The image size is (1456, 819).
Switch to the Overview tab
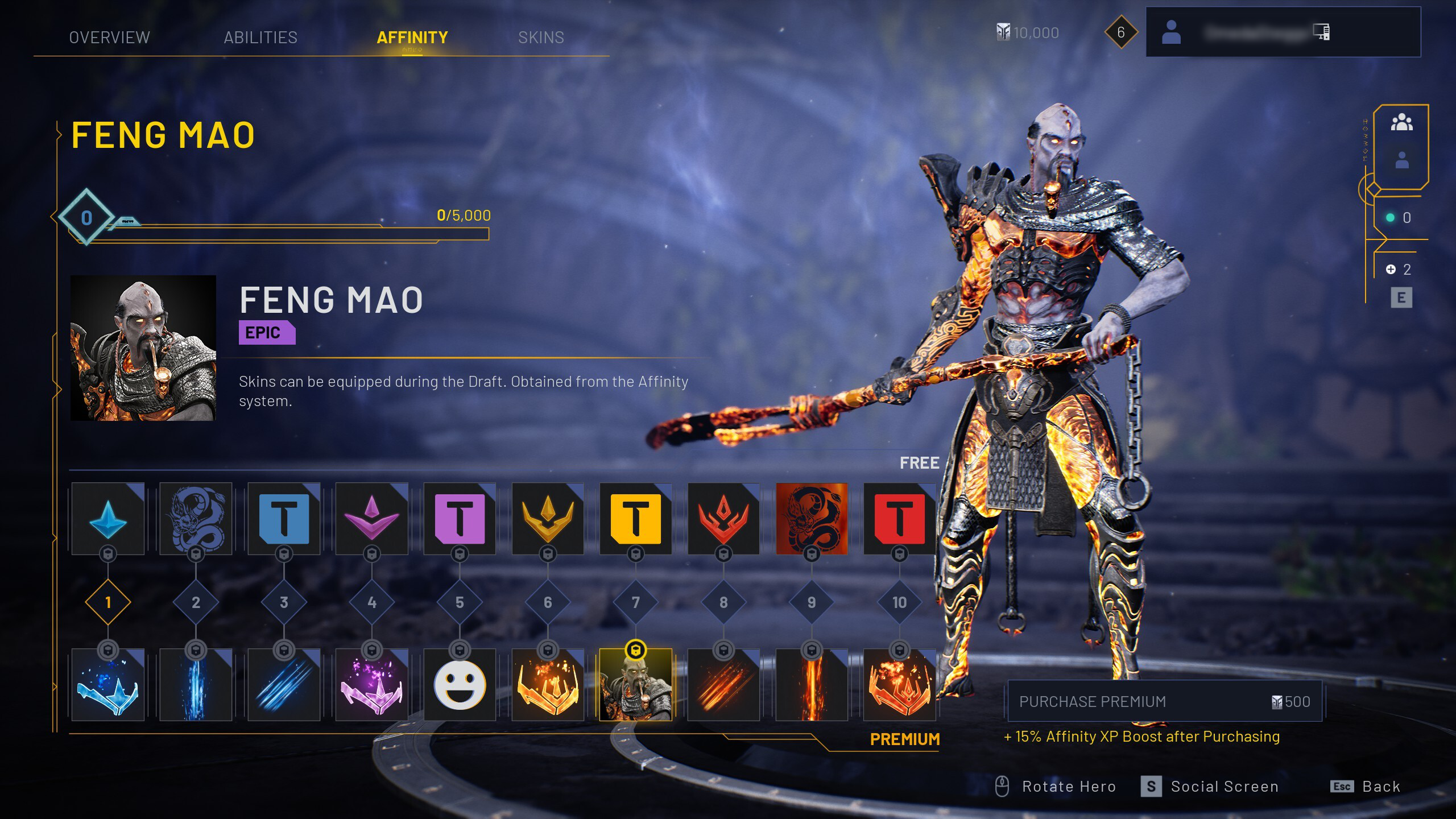[109, 38]
